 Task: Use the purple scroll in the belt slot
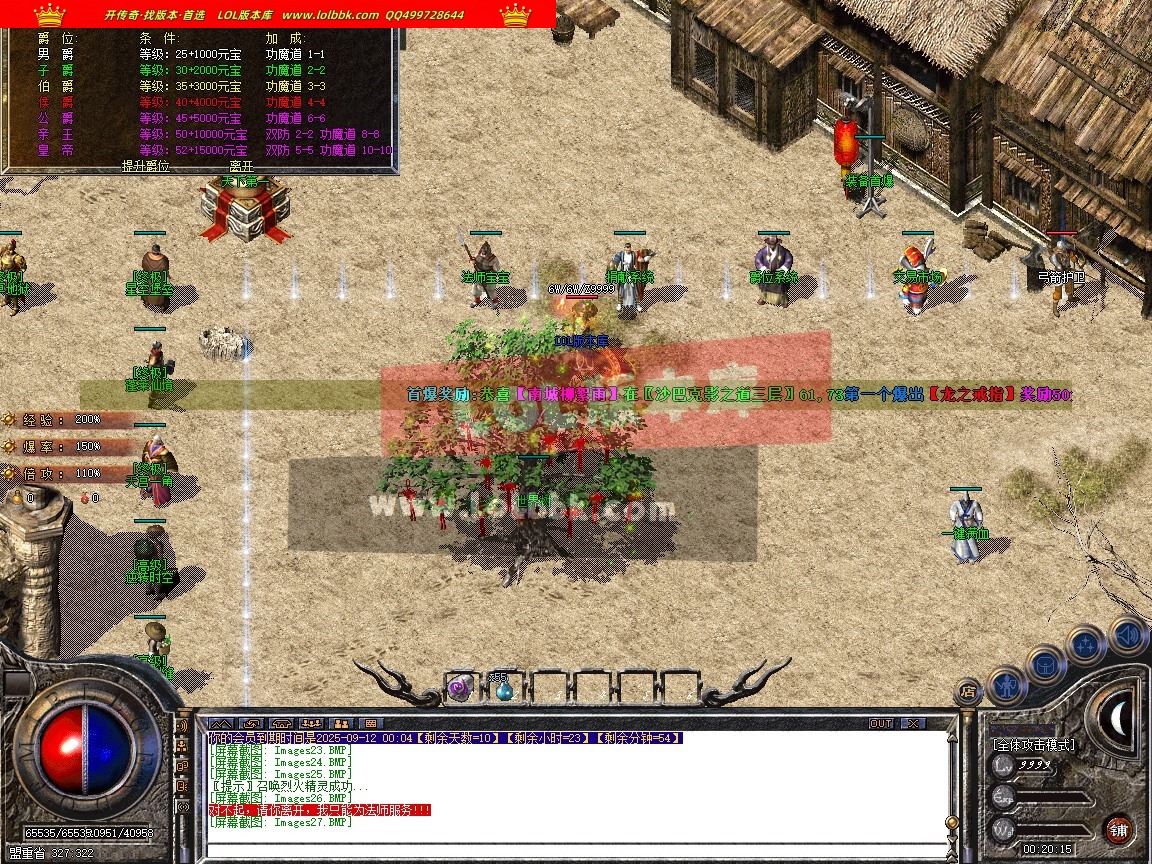pos(459,687)
